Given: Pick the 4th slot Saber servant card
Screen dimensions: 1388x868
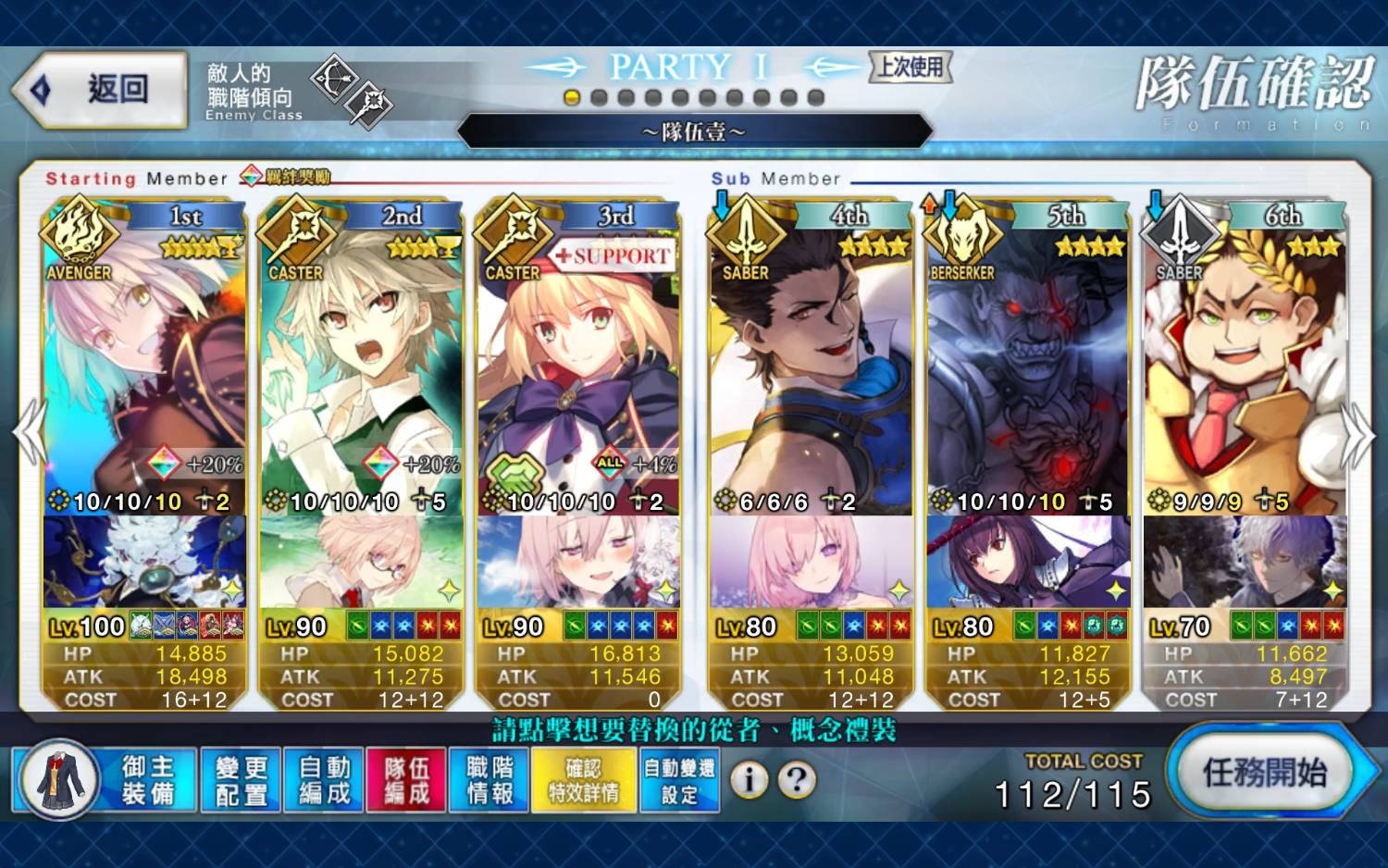Looking at the screenshot, I should (x=812, y=361).
